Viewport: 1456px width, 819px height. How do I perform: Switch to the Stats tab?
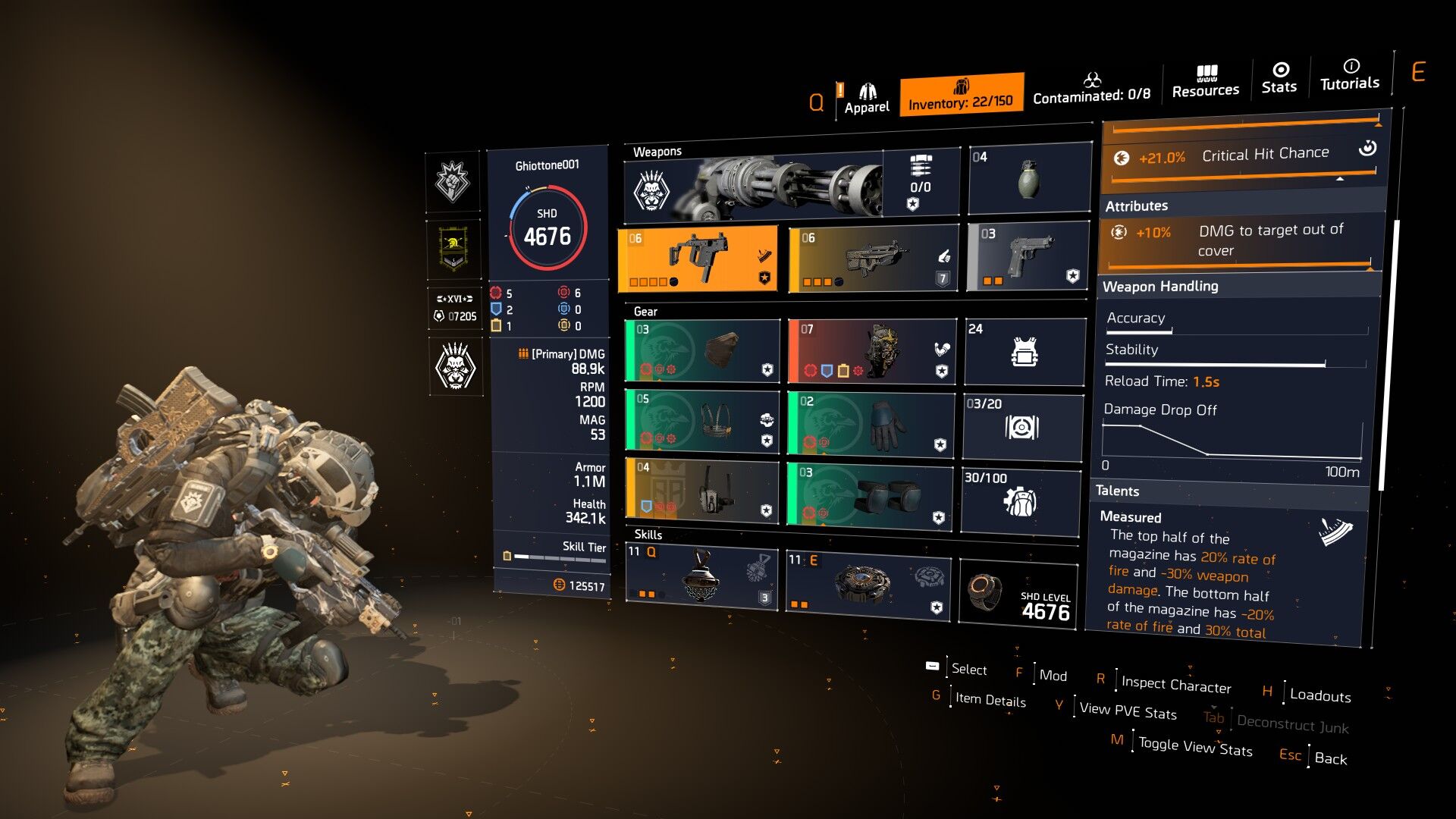click(1279, 78)
